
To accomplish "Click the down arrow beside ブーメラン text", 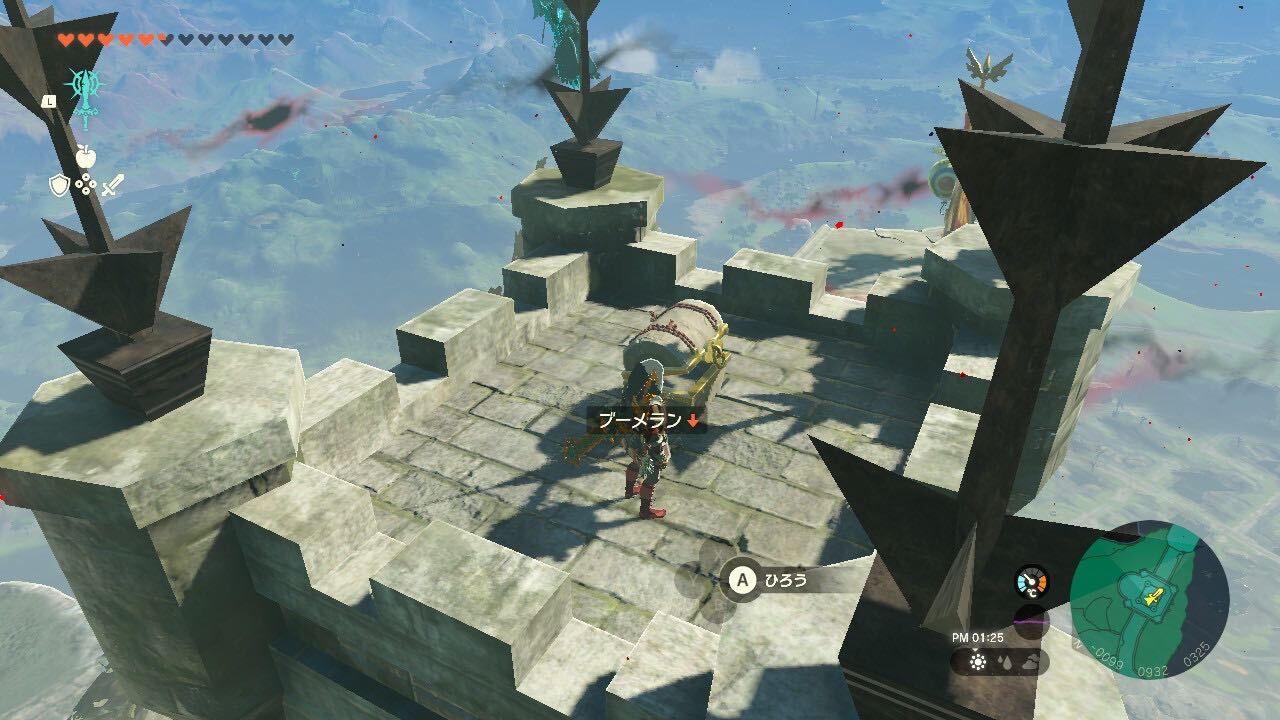I will click(693, 421).
